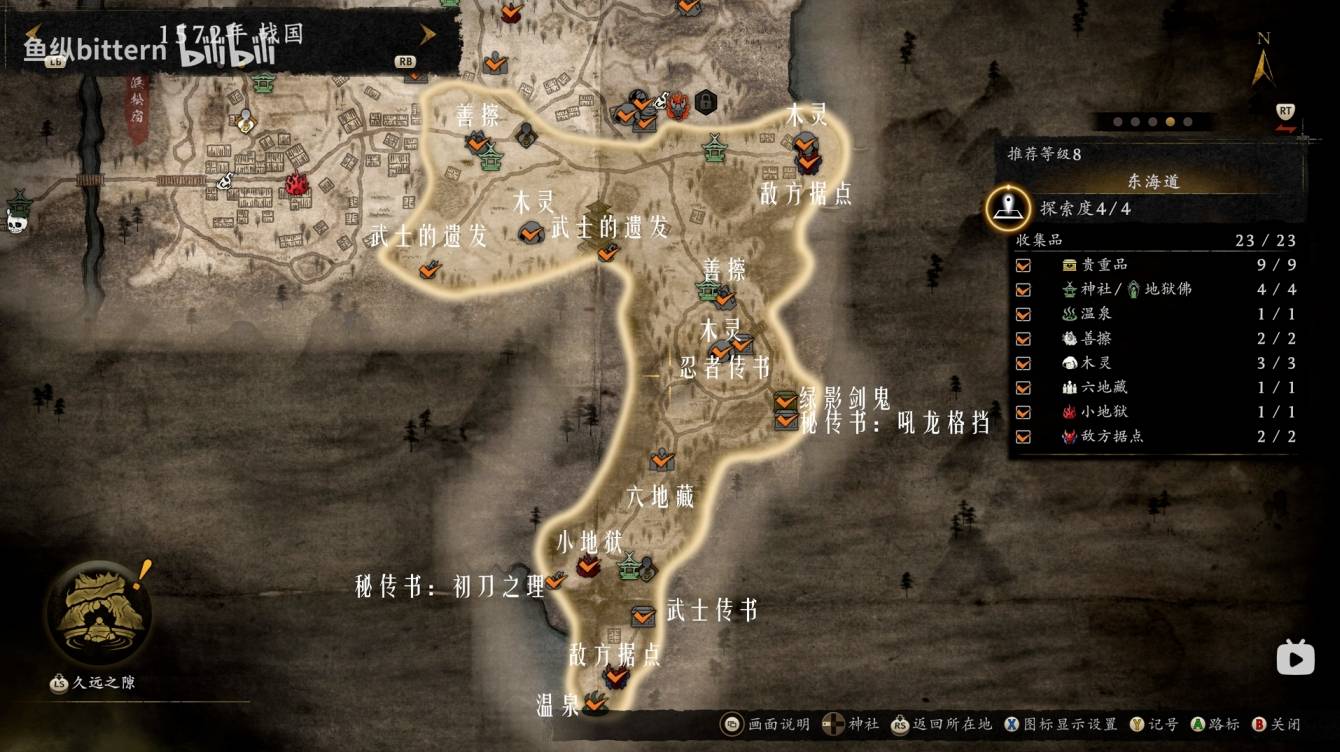
Task: Toggle the 贵重品 collectible filter checkbox
Action: (x=1023, y=265)
